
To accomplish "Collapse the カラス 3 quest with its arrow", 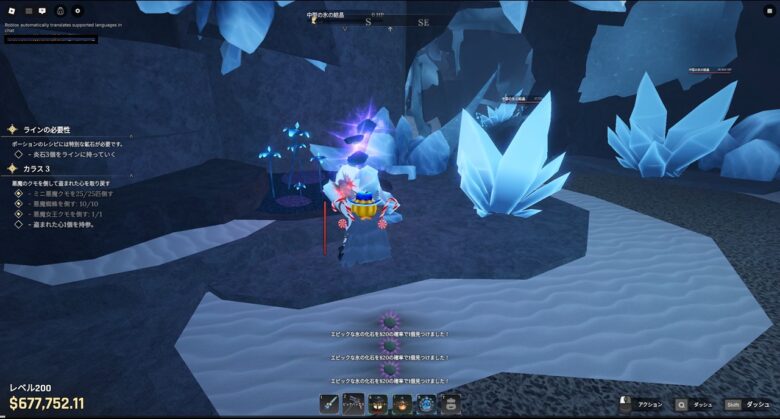I will pyautogui.click(x=12, y=169).
